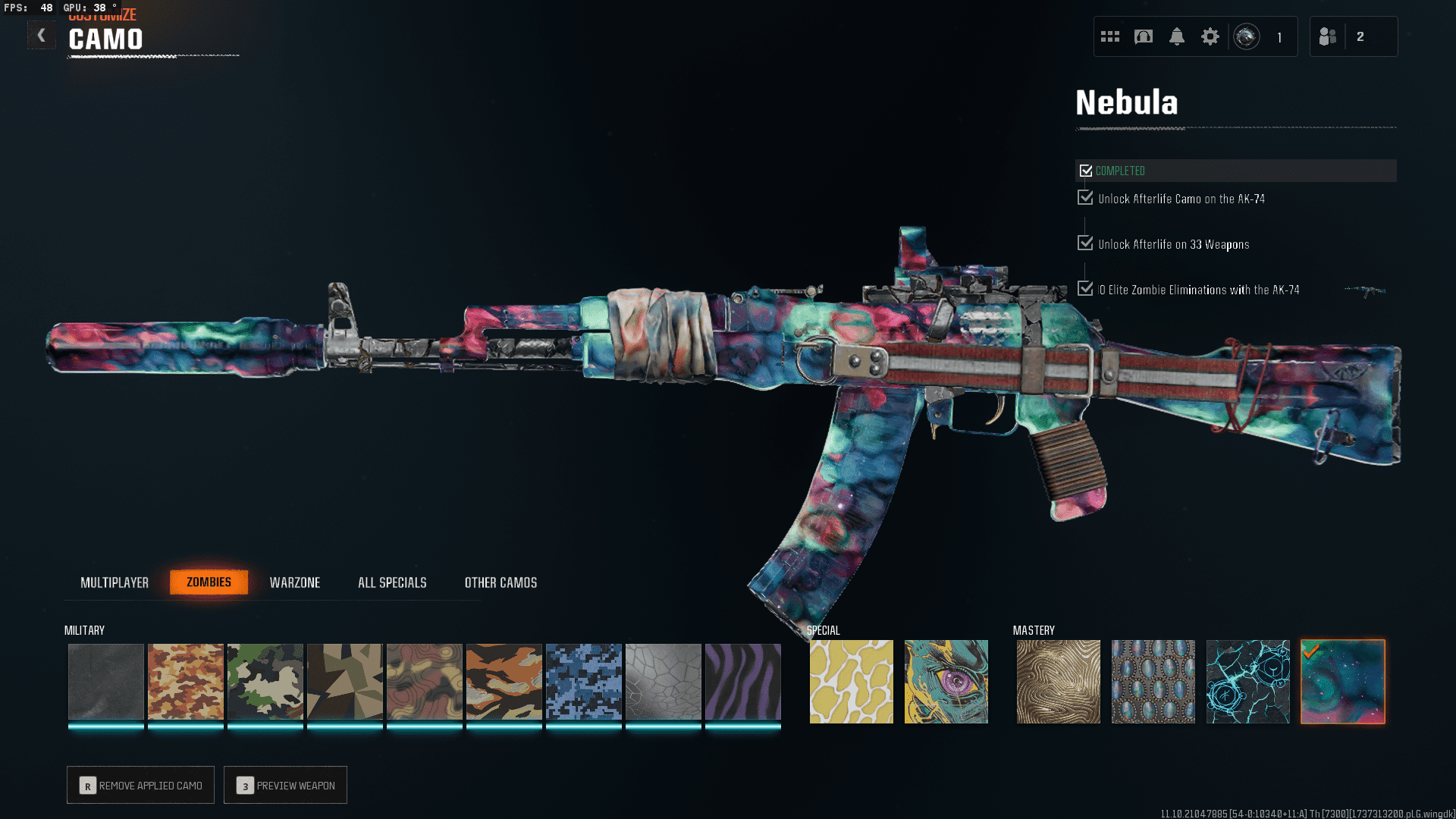
Task: Select the blue digital military camo
Action: (583, 682)
